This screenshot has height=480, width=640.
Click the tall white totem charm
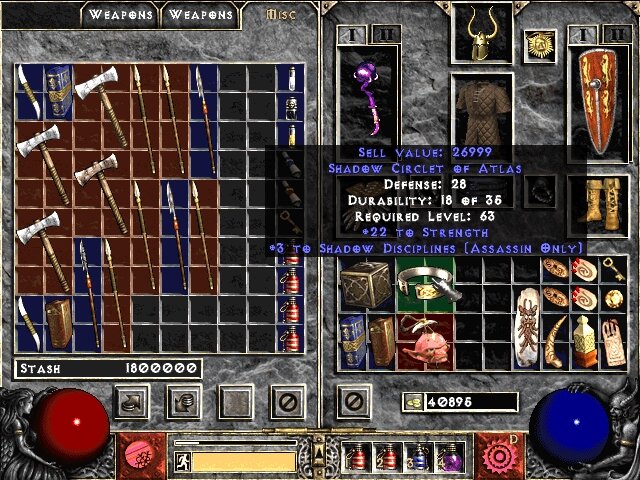pyautogui.click(x=527, y=328)
